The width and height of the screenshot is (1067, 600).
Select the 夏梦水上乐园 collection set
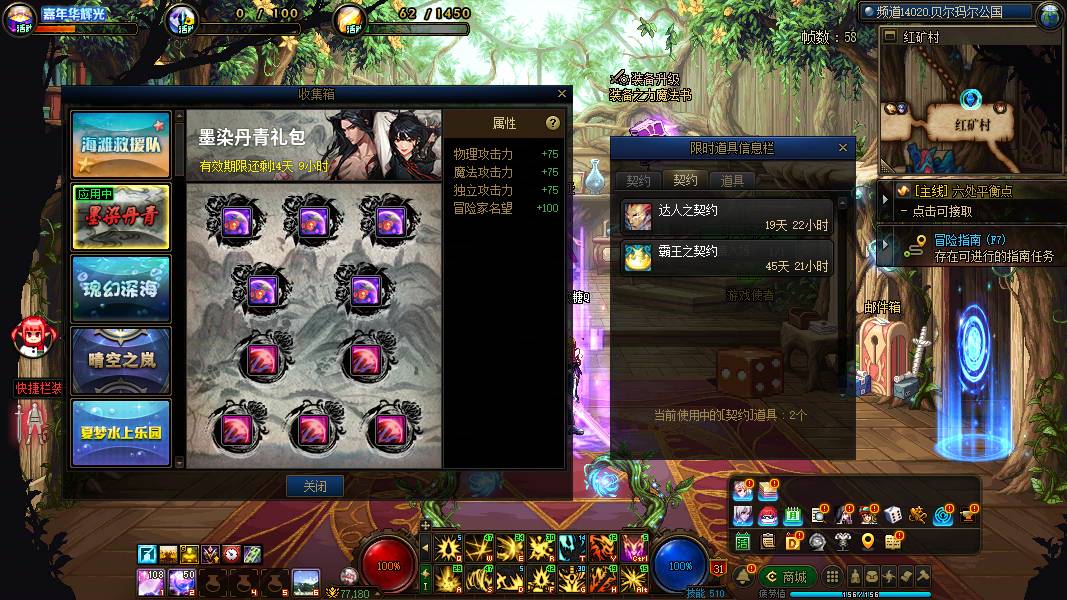[x=121, y=432]
